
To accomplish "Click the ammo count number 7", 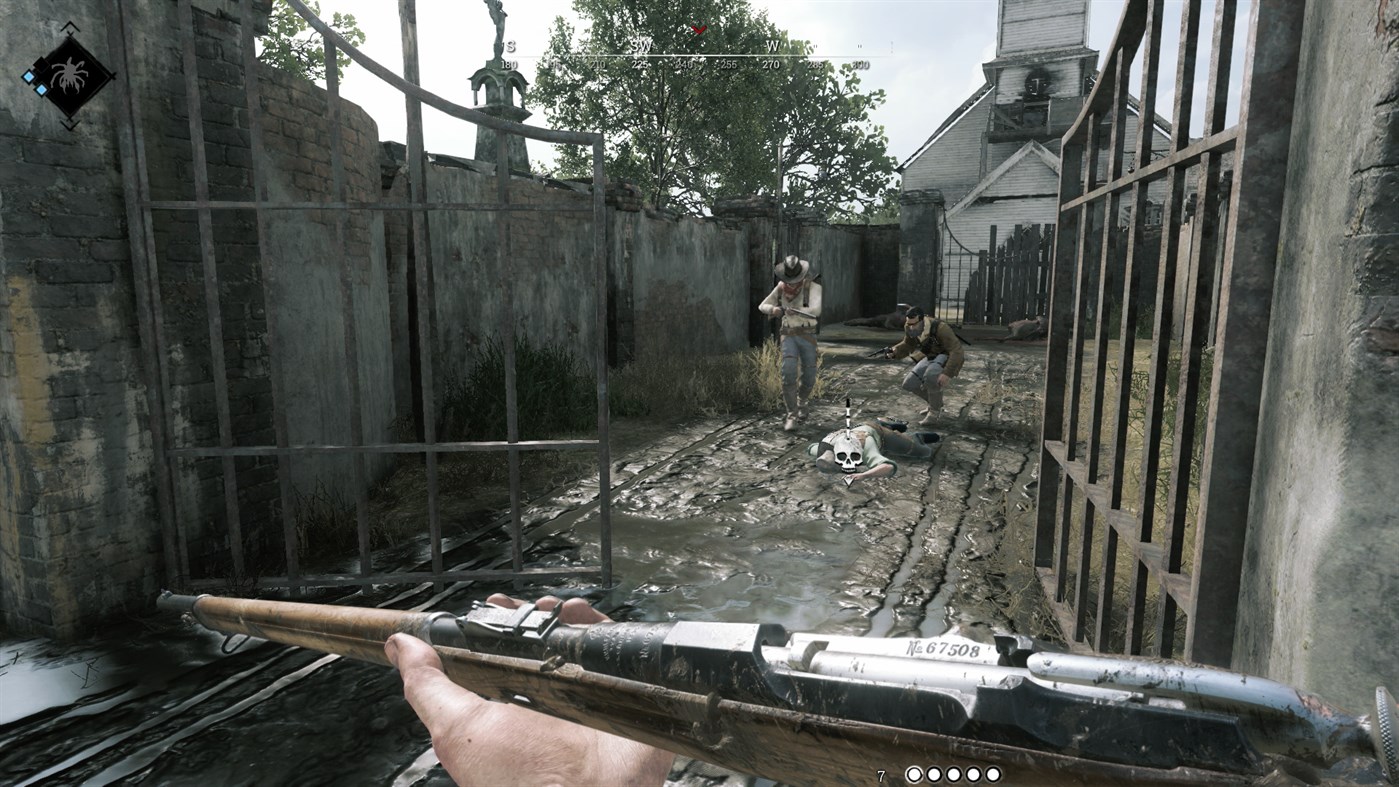I will pos(882,773).
